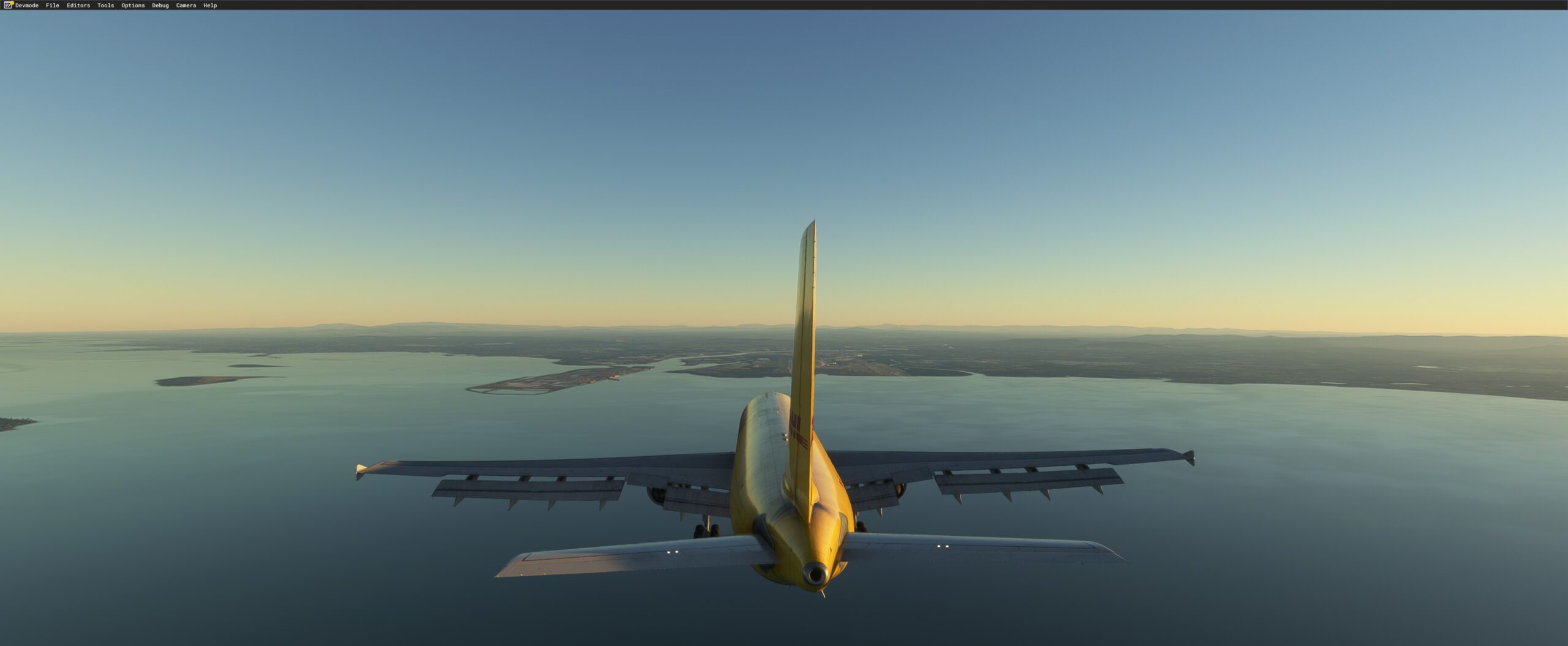This screenshot has width=1568, height=646.
Task: Select Devmode in the menu bar
Action: [26, 5]
